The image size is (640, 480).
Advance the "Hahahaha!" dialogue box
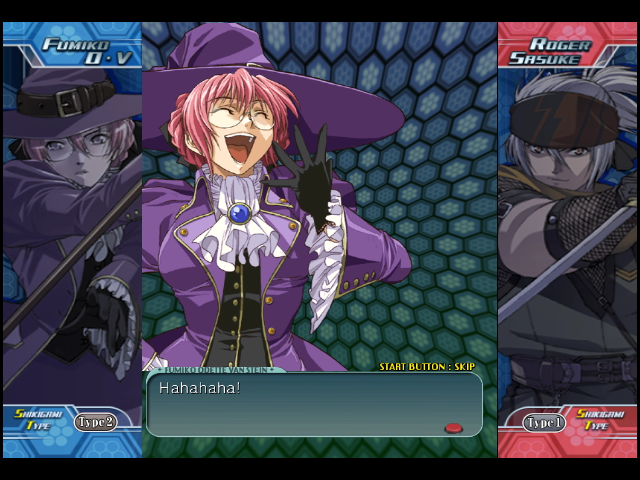pos(313,404)
